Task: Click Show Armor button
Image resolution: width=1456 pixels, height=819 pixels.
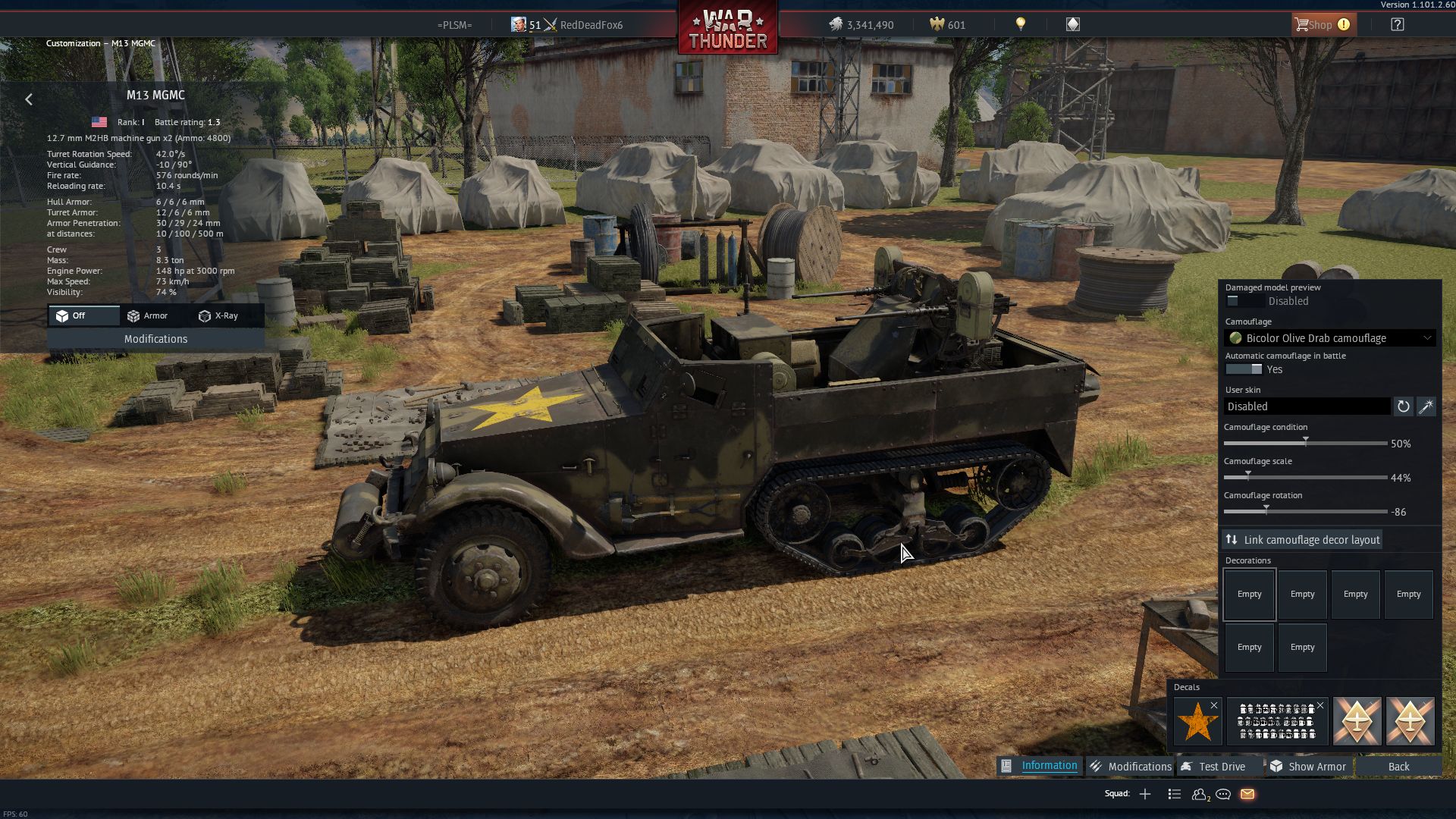Action: pyautogui.click(x=1308, y=767)
